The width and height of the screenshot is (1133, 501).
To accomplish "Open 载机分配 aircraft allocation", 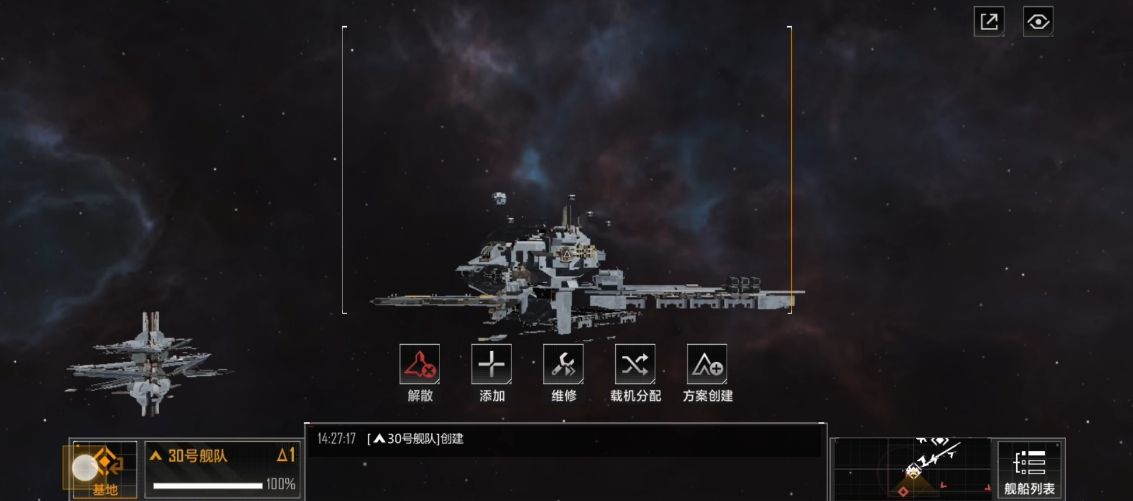I will pos(635,365).
